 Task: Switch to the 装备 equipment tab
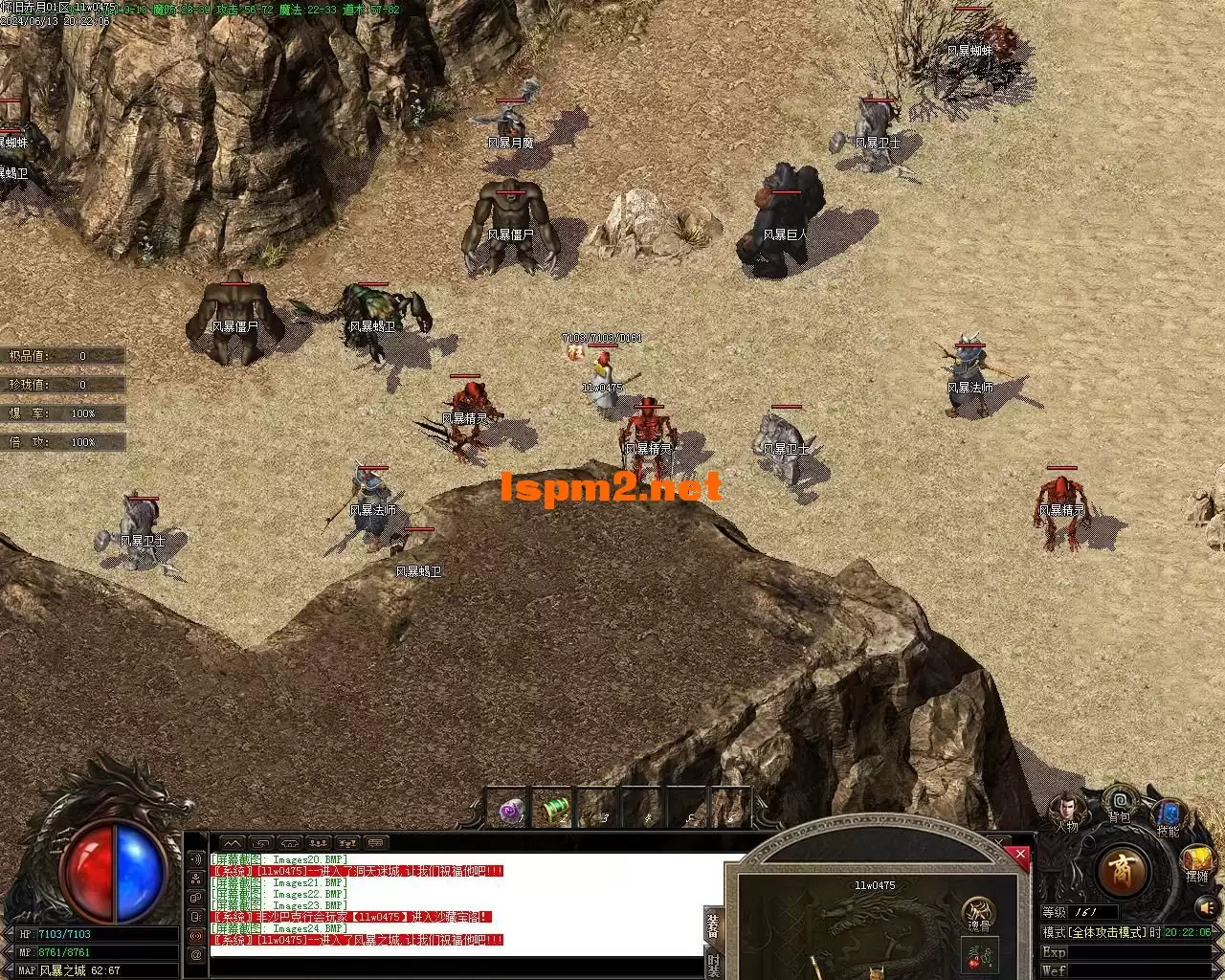coord(713,924)
